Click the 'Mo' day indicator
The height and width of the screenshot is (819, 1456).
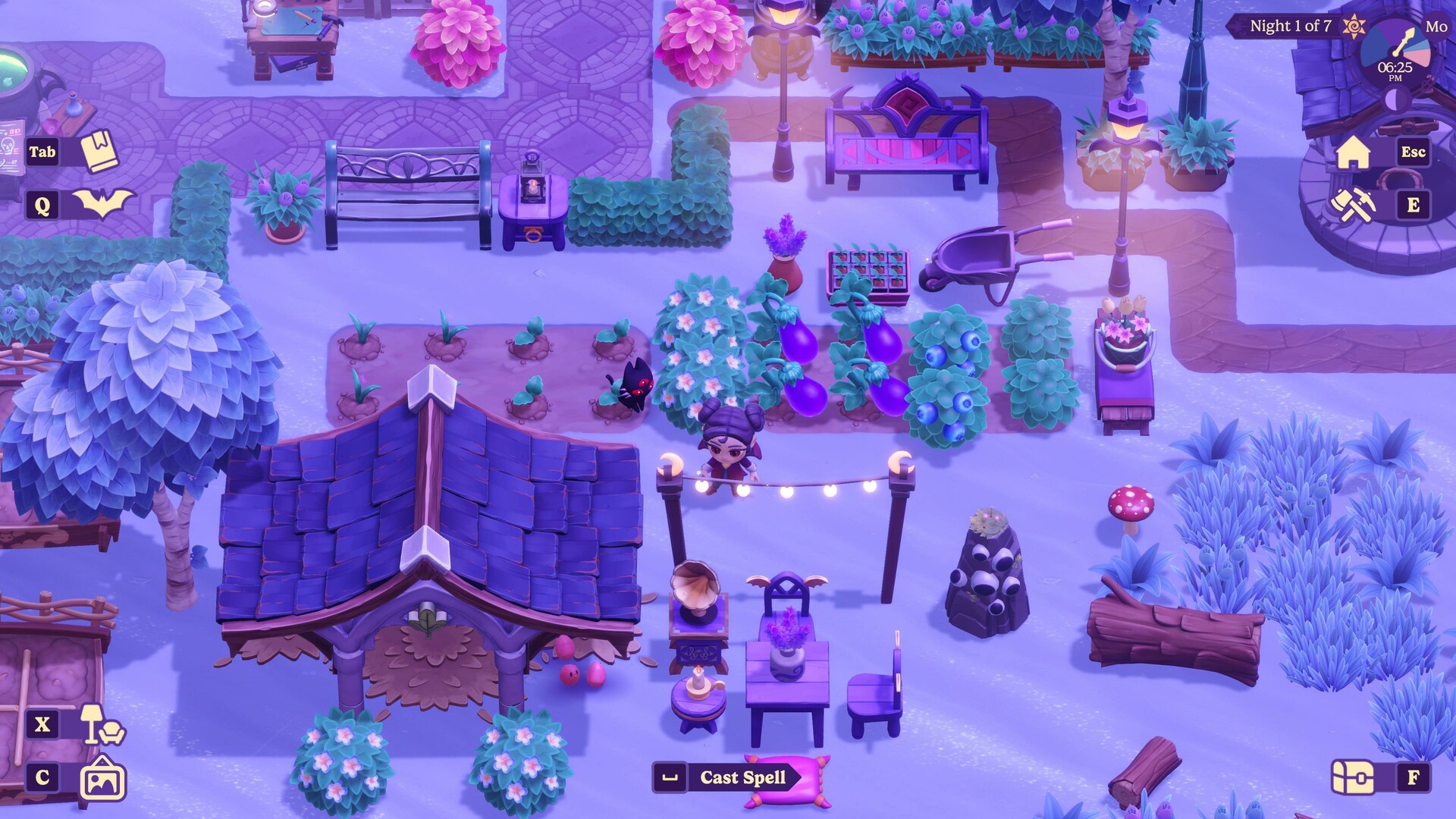click(1435, 25)
